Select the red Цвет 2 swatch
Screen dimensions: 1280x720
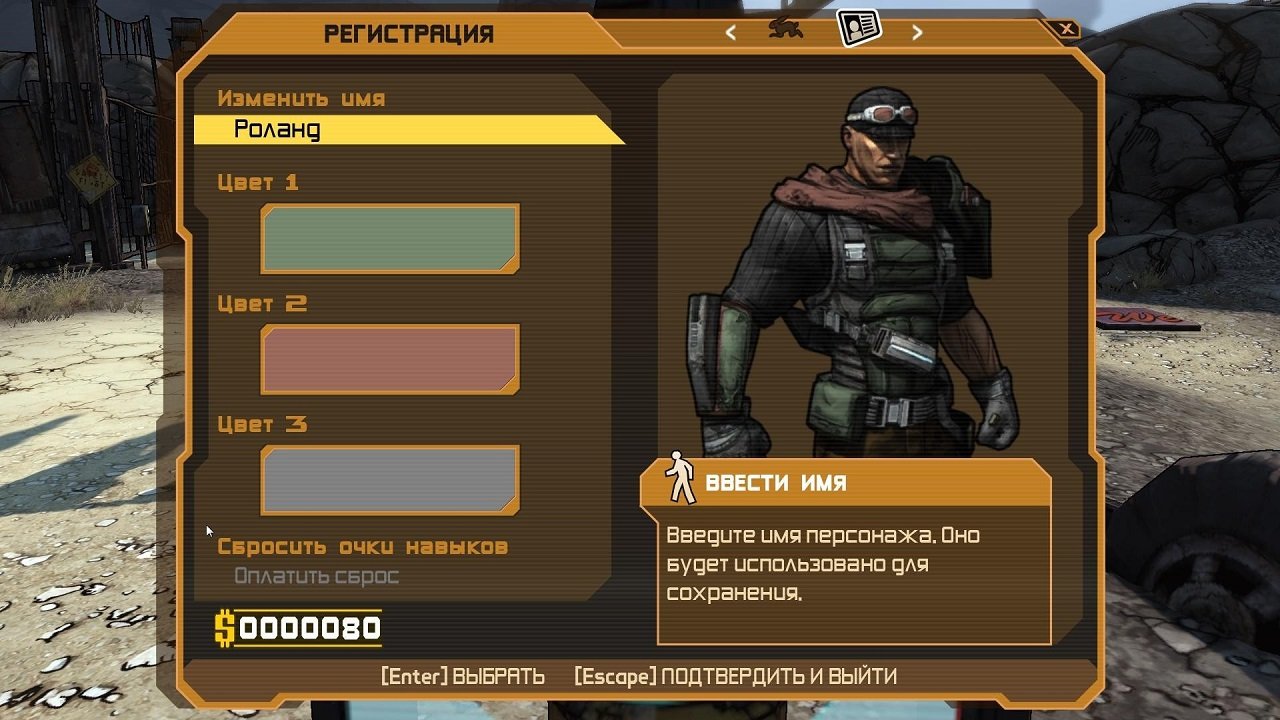click(388, 359)
